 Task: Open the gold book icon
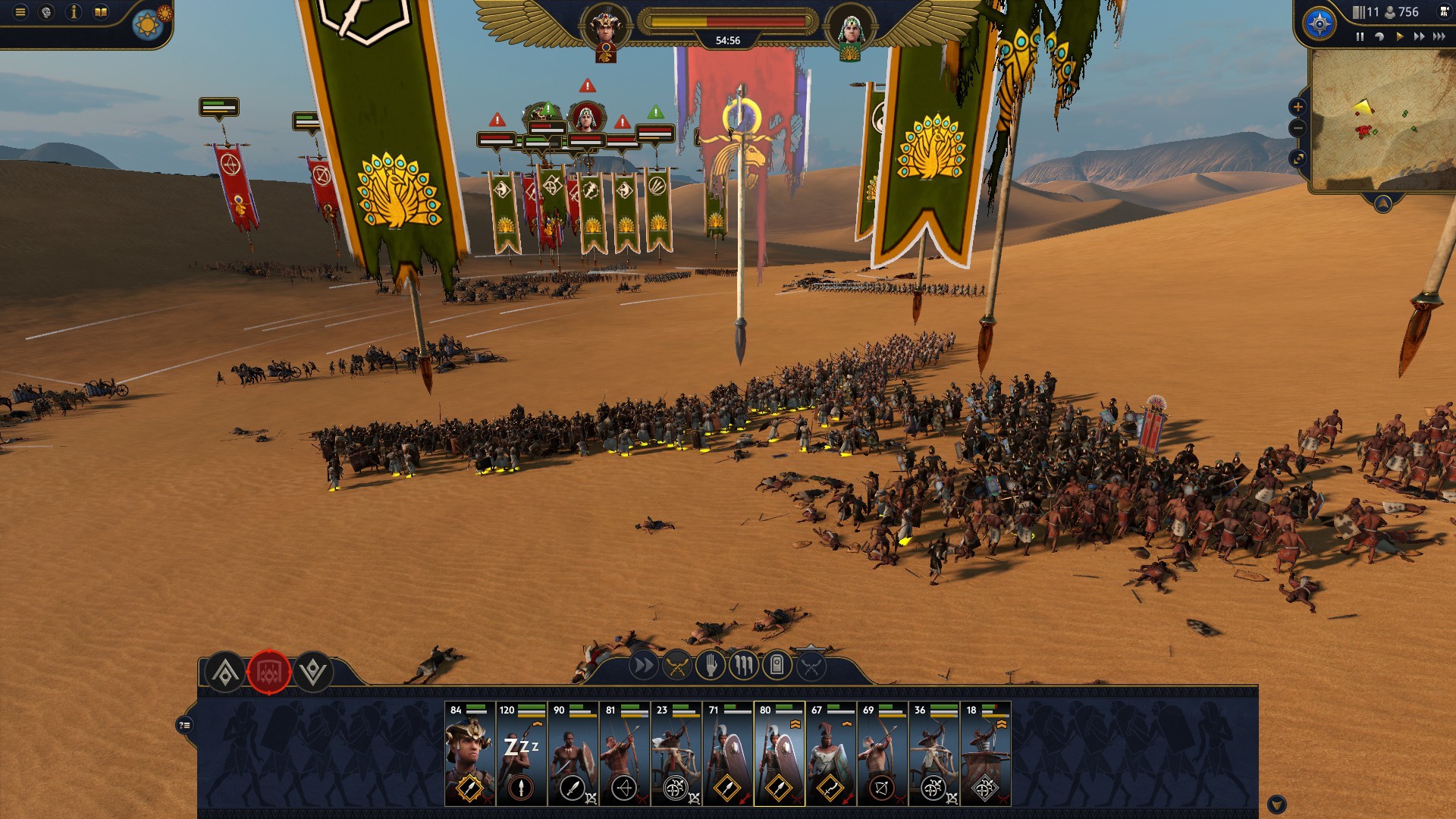101,12
